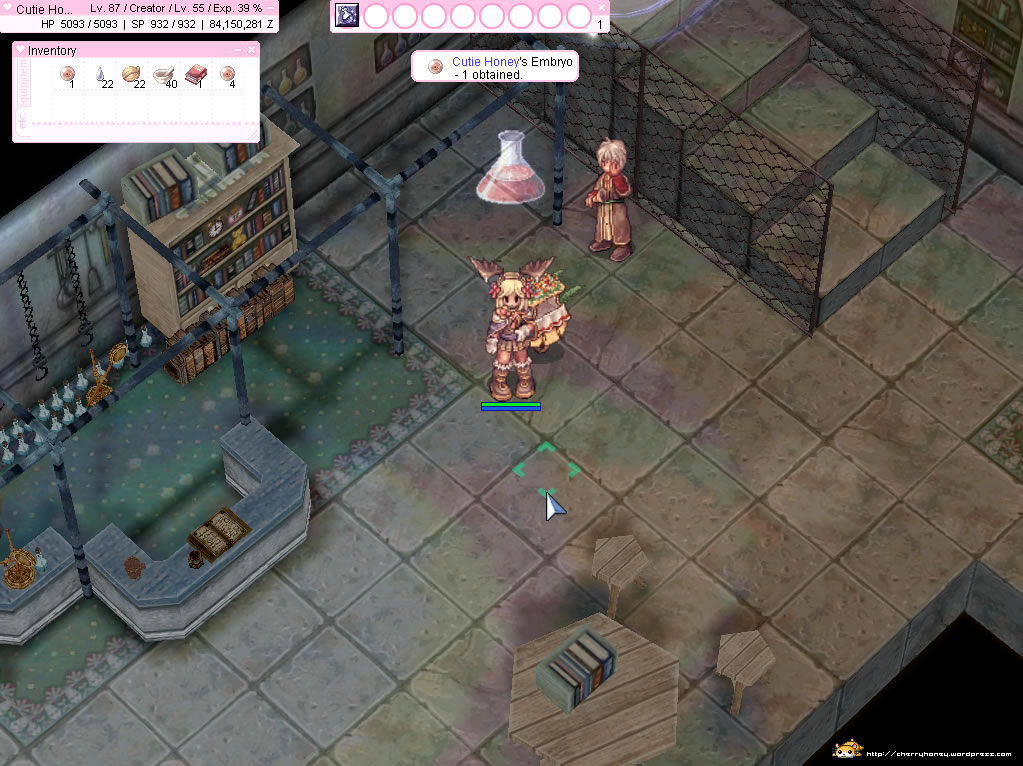Minimize the character status window
Image resolution: width=1023 pixels, height=766 pixels.
tap(270, 8)
